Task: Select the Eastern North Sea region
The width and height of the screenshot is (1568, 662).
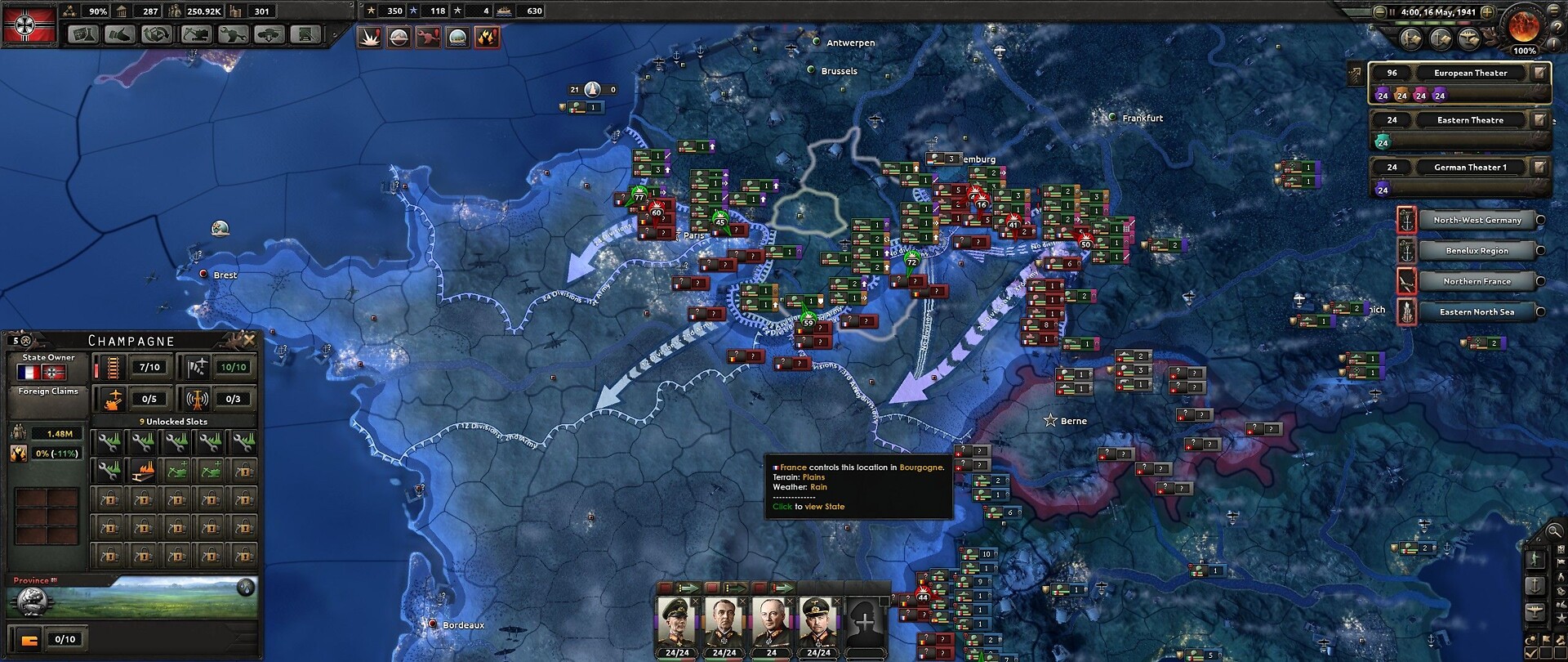Action: point(1477,311)
